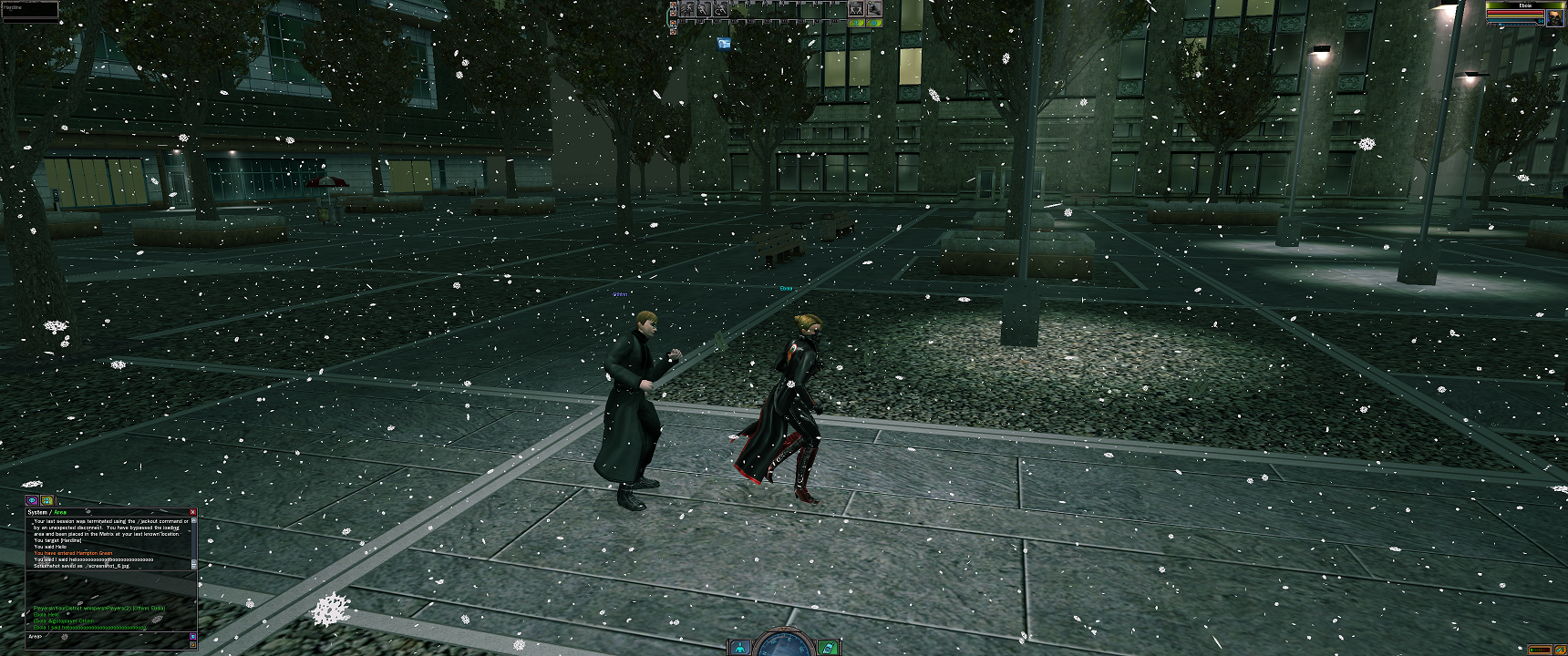This screenshot has width=1568, height=656.
Task: Open the character silhouette panel beside compass
Action: (740, 648)
